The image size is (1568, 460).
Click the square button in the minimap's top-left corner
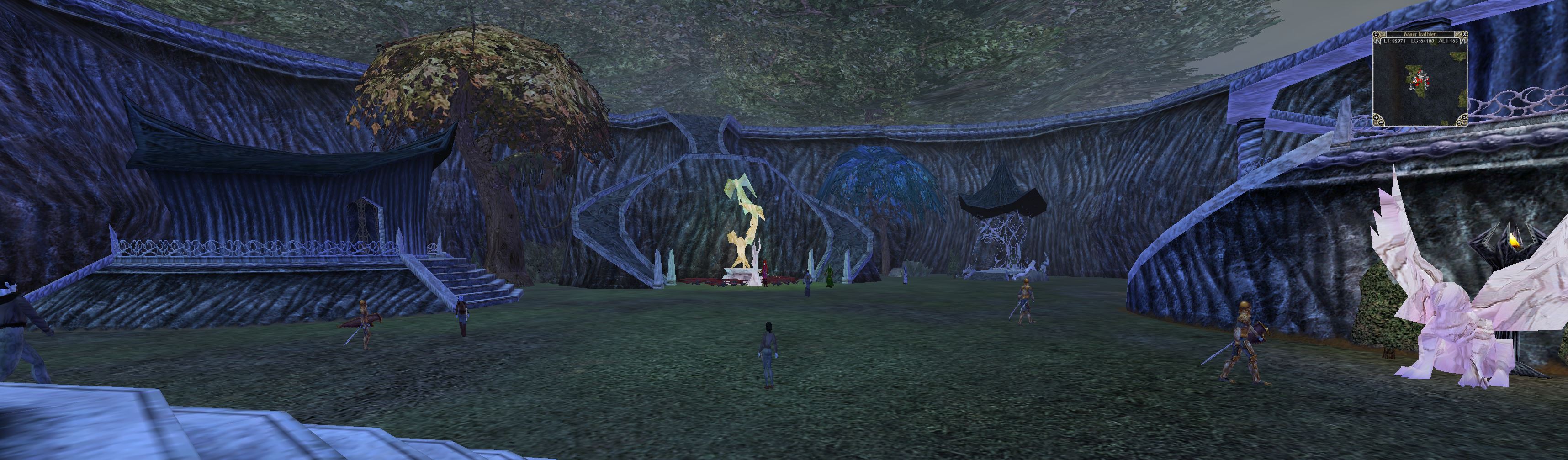tap(1376, 35)
